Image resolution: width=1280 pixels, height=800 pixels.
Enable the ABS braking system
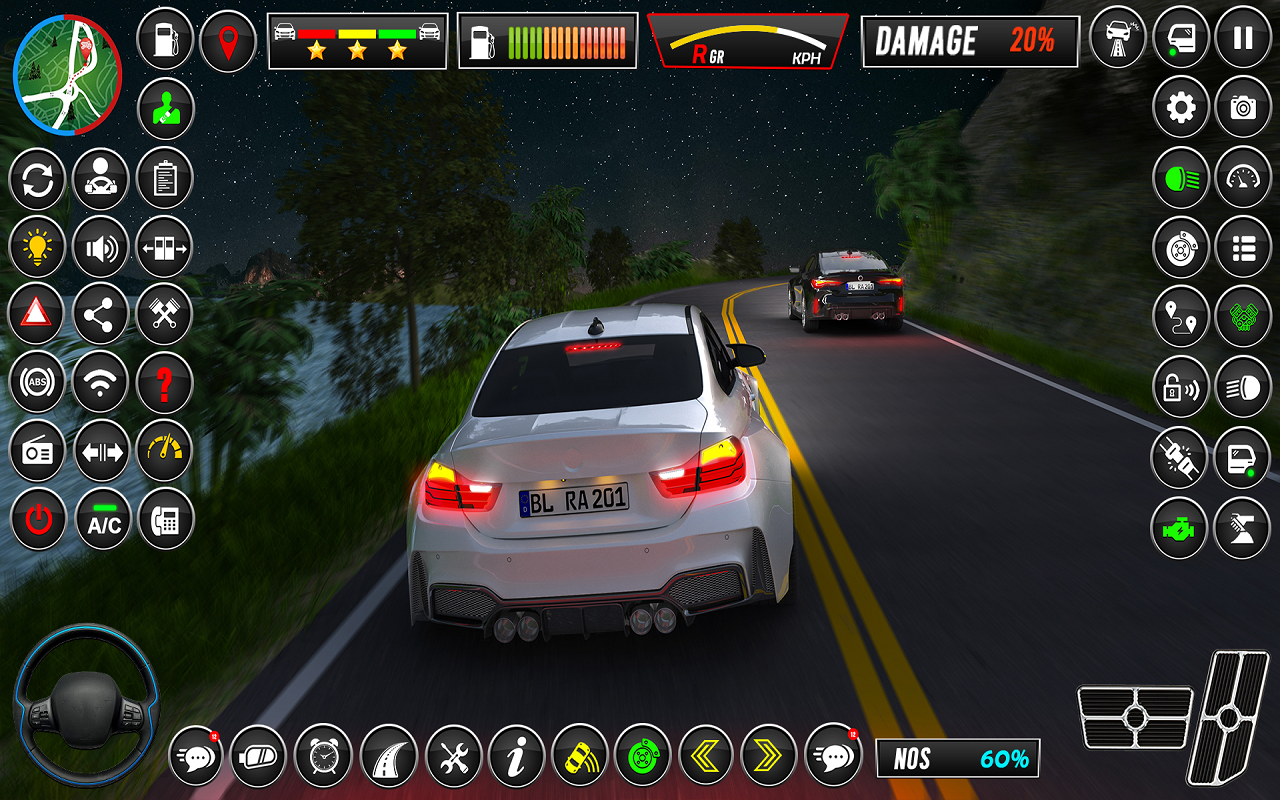pos(38,381)
